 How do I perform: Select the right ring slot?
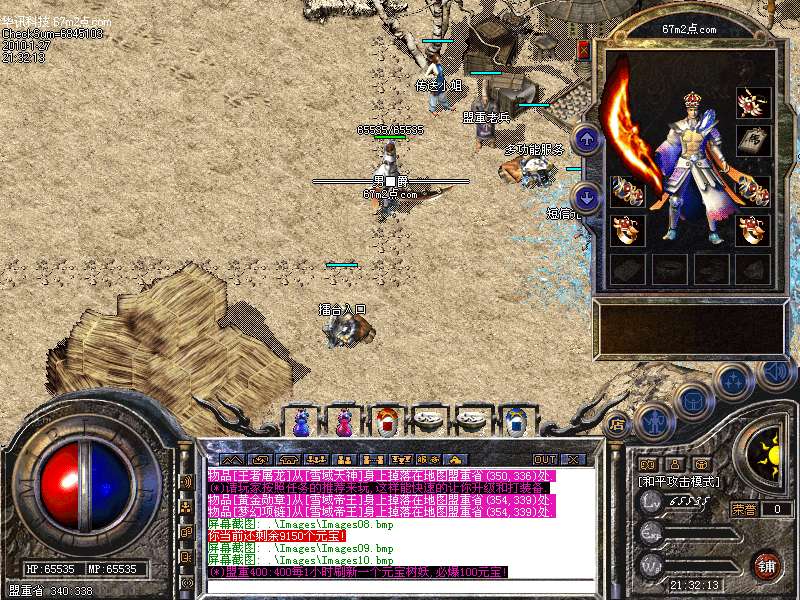(x=752, y=230)
